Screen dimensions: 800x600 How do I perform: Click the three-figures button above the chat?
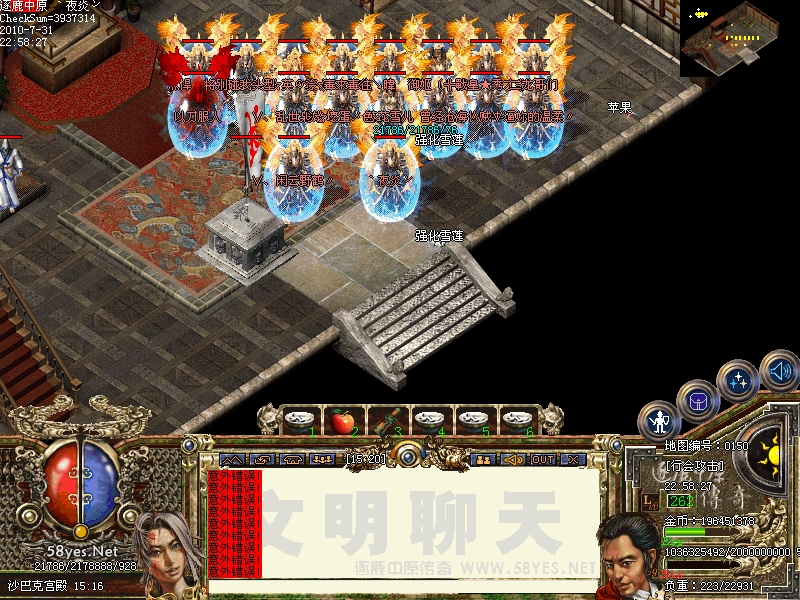(322, 459)
